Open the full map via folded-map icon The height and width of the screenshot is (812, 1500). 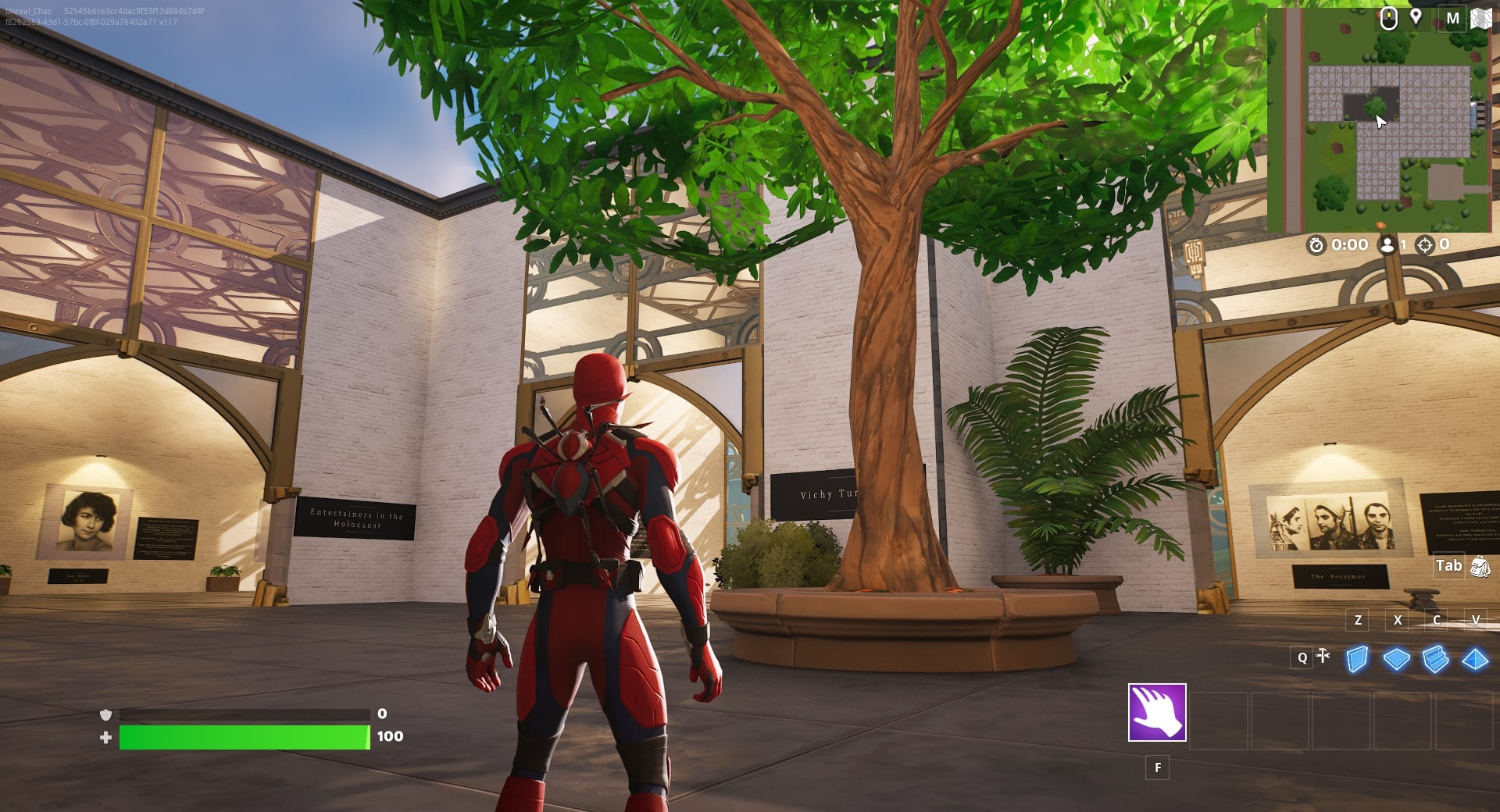click(x=1481, y=18)
